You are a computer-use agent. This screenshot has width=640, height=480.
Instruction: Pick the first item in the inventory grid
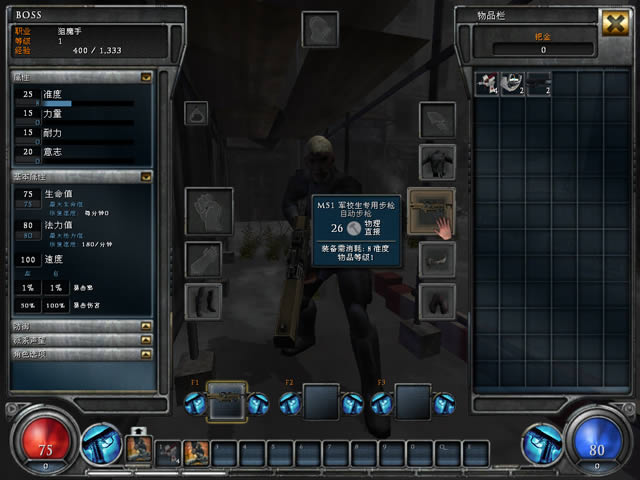coord(487,84)
